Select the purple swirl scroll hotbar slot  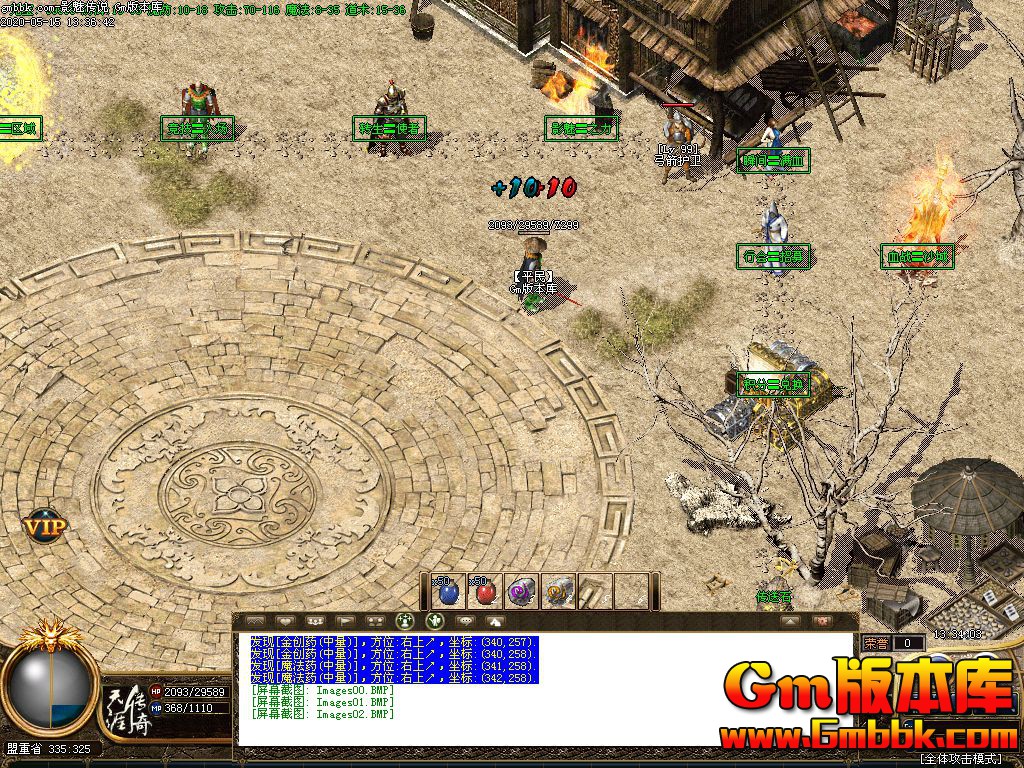click(x=522, y=592)
